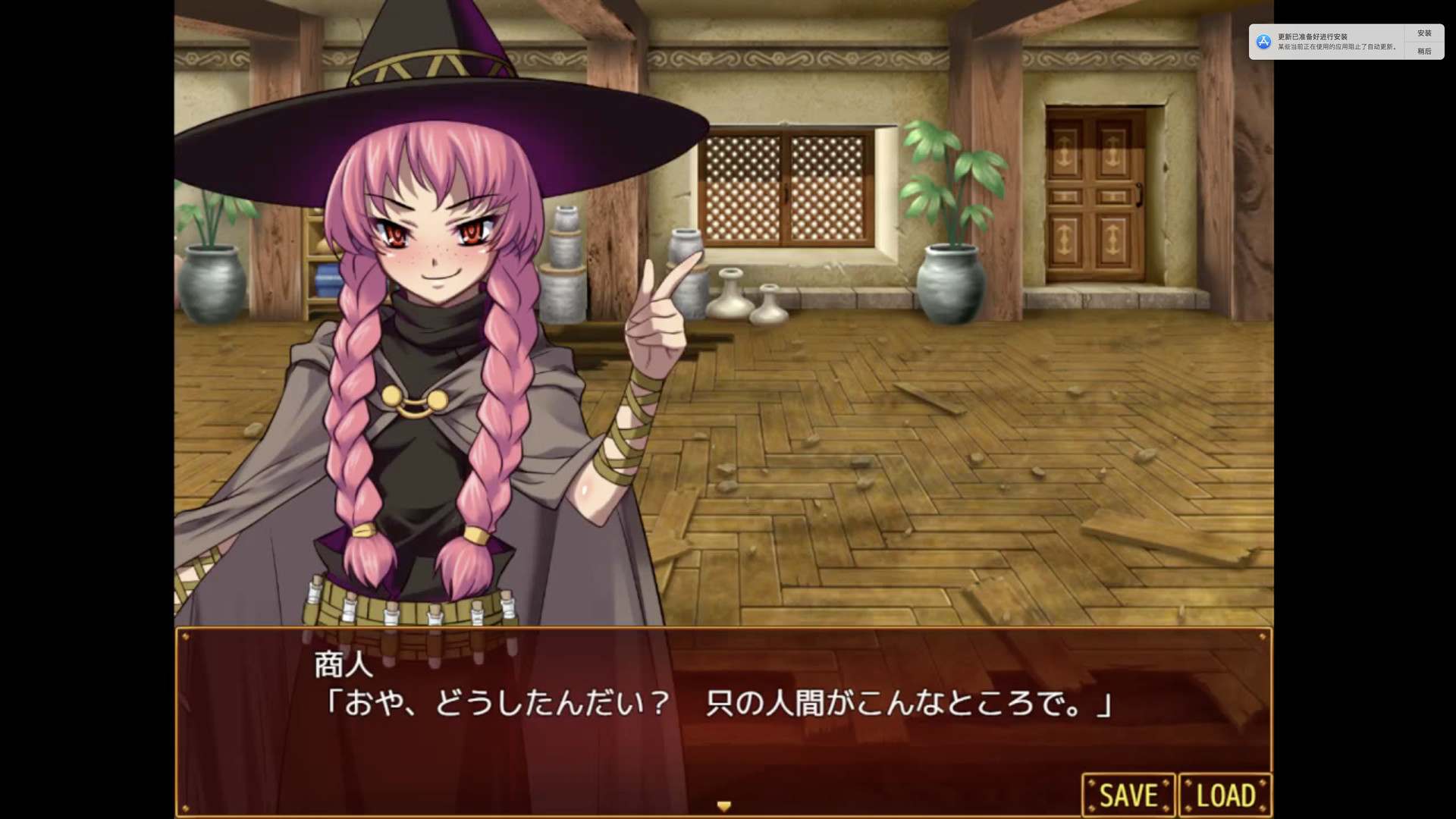Click the yellow continue arrow indicator

click(724, 806)
